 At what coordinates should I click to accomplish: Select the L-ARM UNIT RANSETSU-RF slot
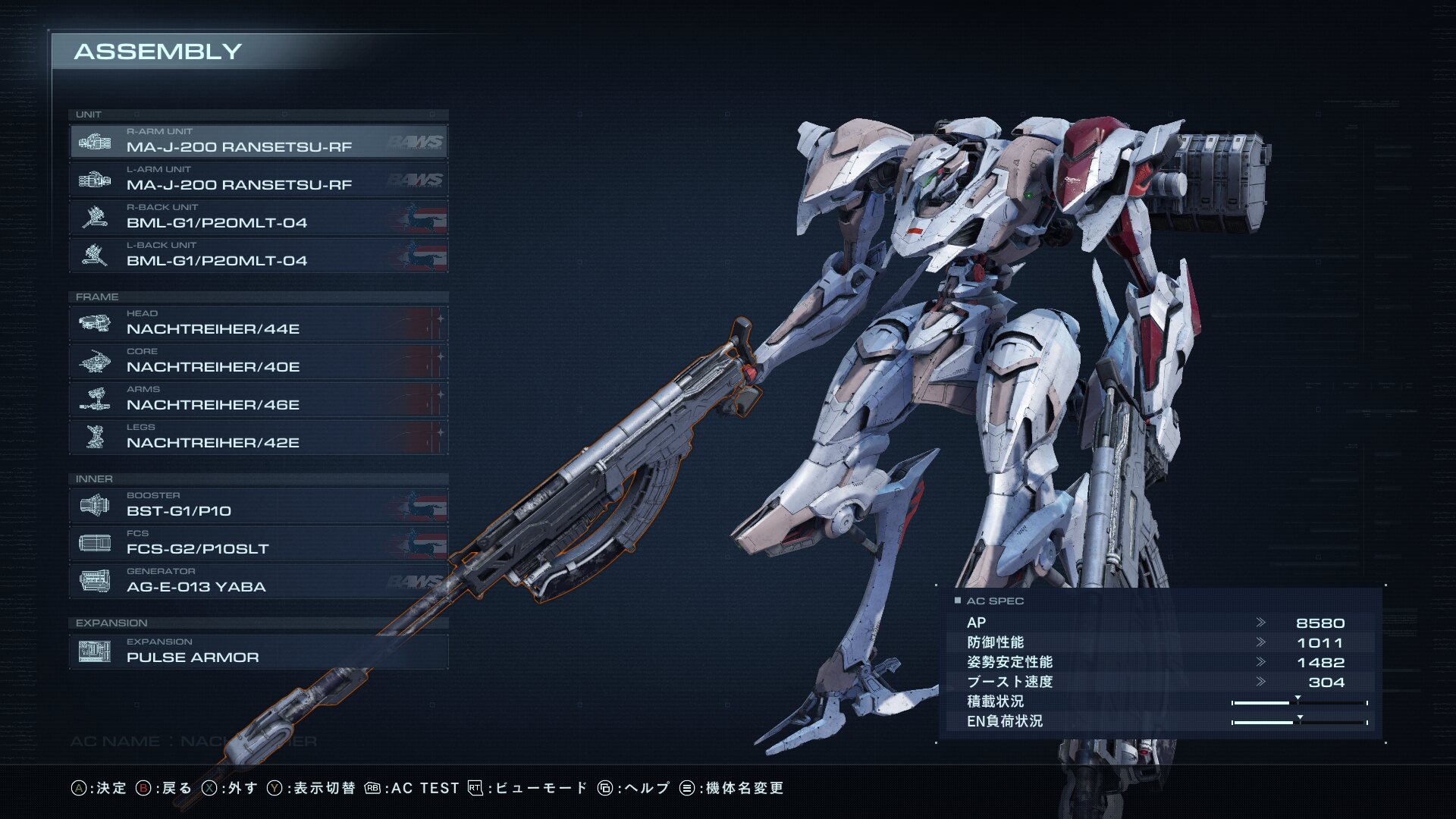click(258, 180)
